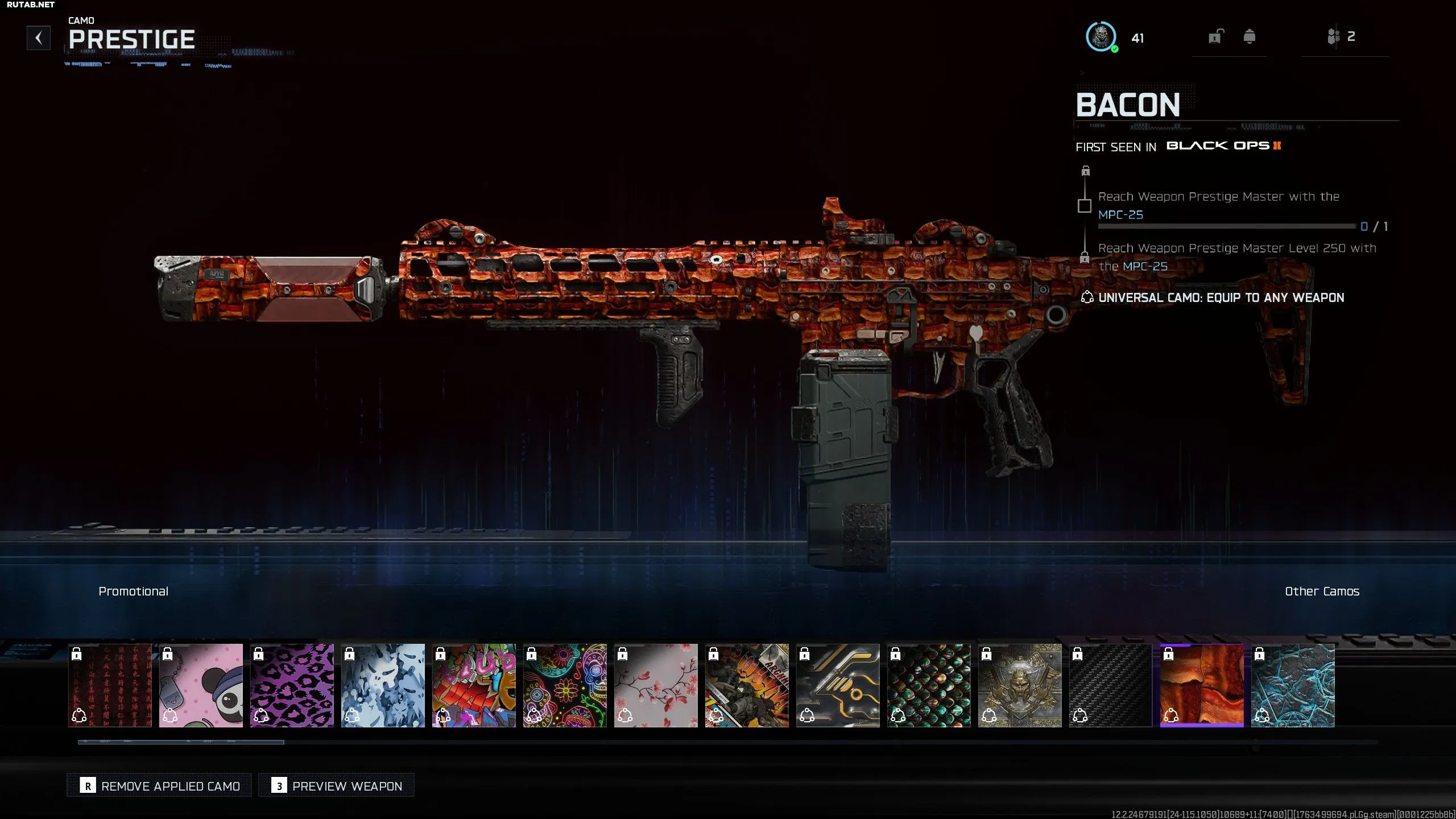Select the black and gold circuit camo
Screen dimensions: 1456x819
[x=838, y=685]
